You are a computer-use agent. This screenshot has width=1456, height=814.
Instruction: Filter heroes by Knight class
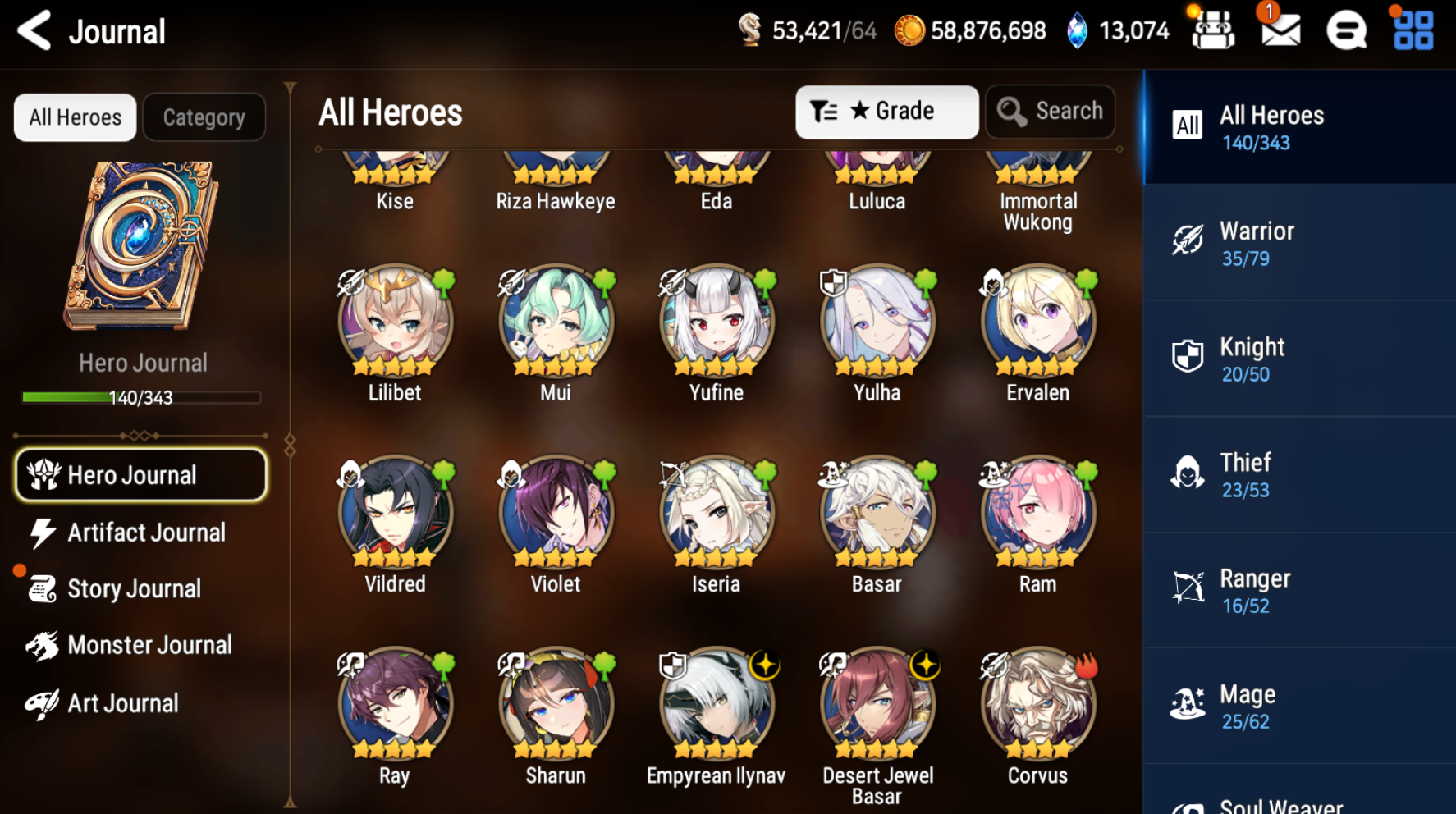[x=1298, y=359]
